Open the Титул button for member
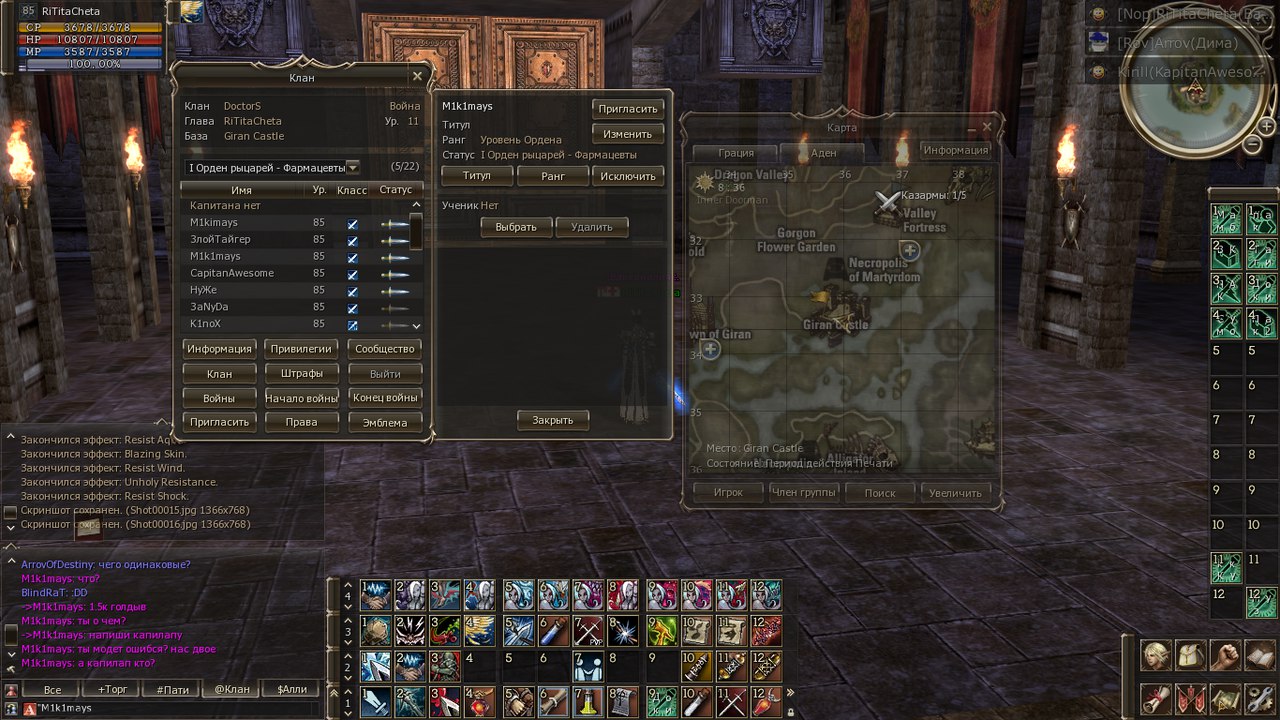This screenshot has height=720, width=1280. click(477, 176)
